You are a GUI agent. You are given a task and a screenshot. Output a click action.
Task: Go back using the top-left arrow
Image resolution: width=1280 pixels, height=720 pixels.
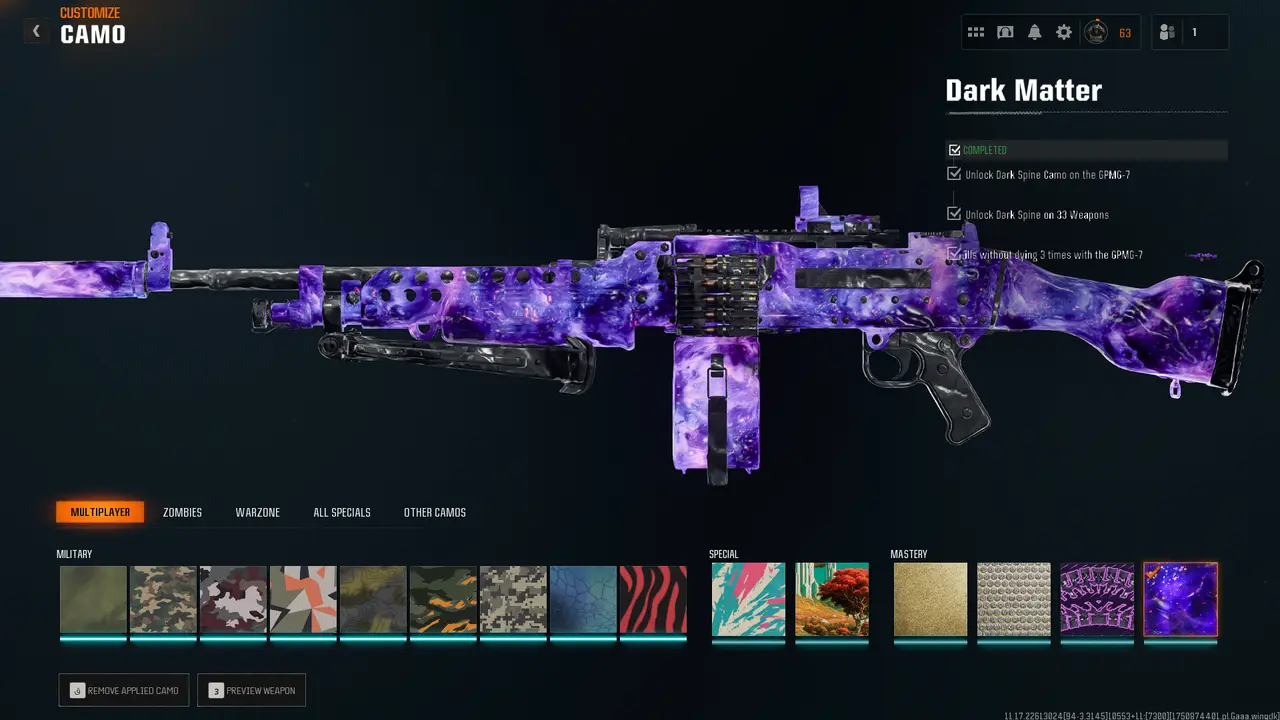pos(36,31)
